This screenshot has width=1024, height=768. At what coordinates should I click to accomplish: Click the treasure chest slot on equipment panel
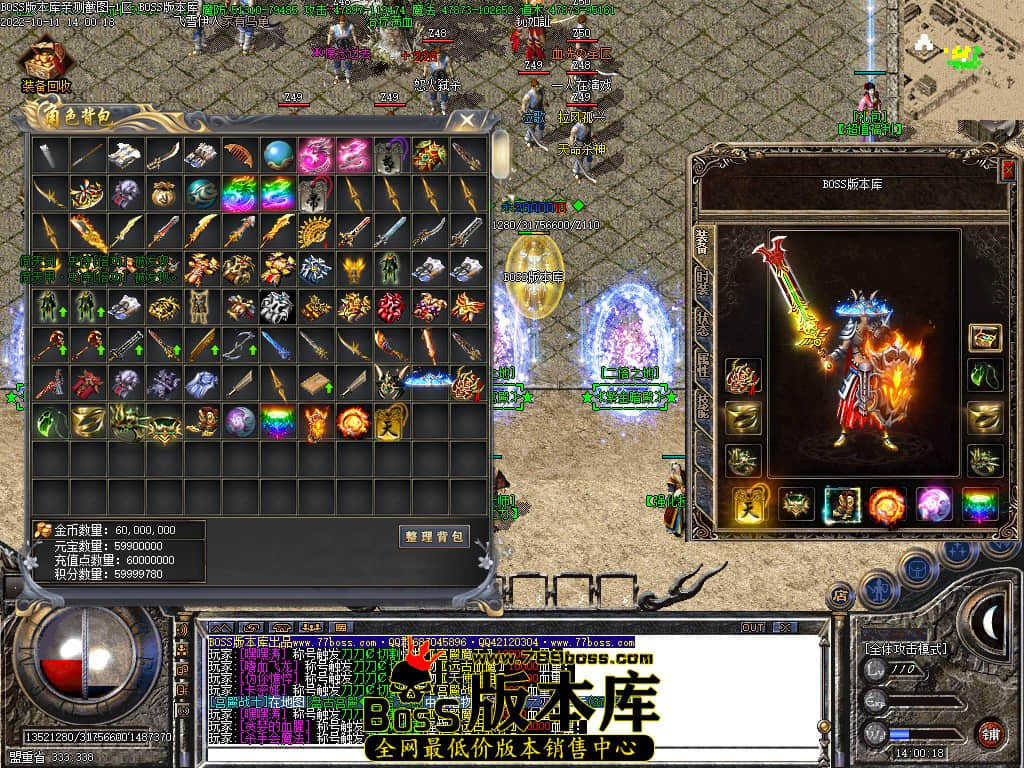pos(985,337)
